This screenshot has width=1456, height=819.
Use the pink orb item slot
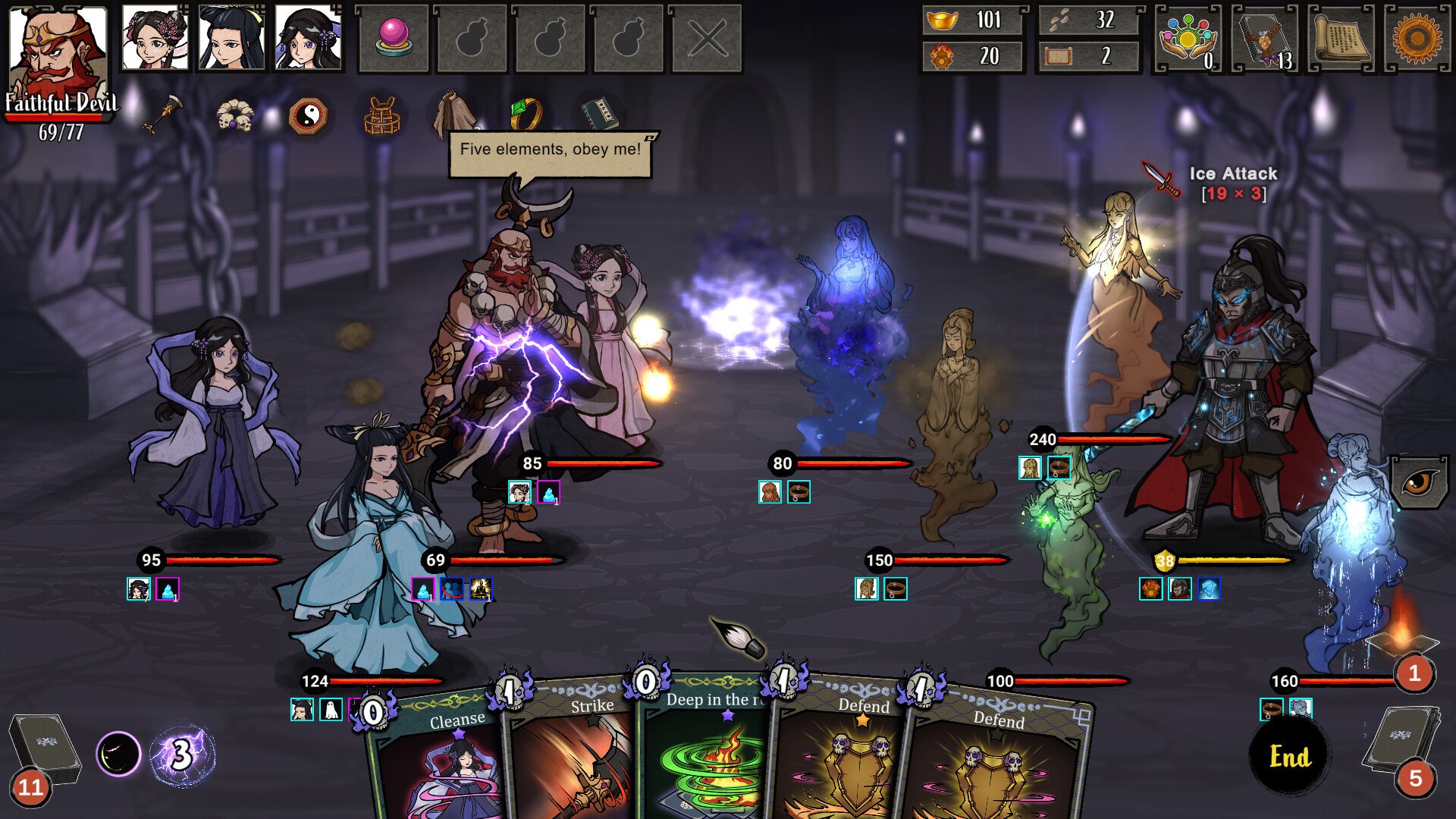click(393, 38)
